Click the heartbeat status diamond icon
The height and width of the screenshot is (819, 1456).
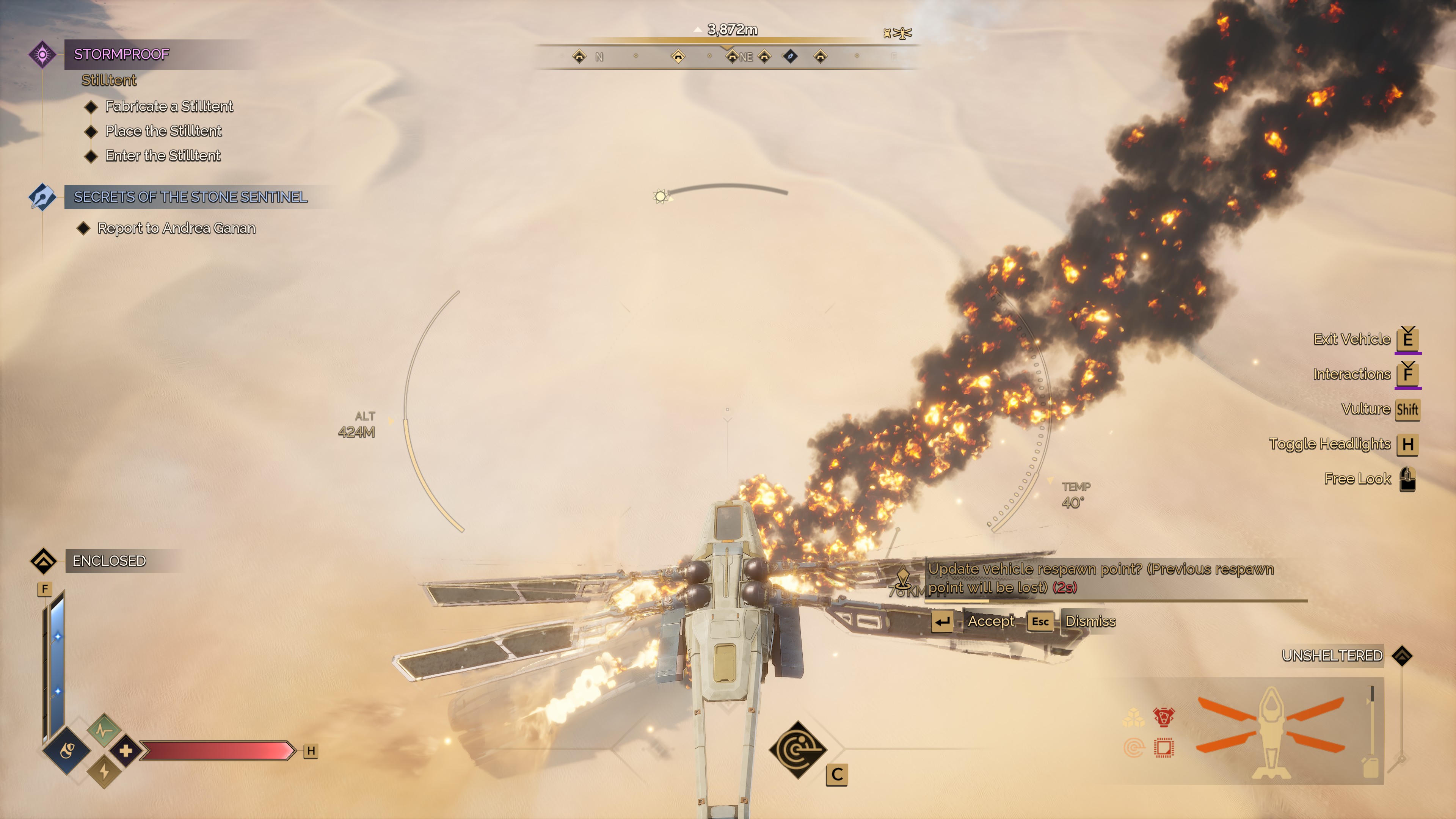[104, 730]
